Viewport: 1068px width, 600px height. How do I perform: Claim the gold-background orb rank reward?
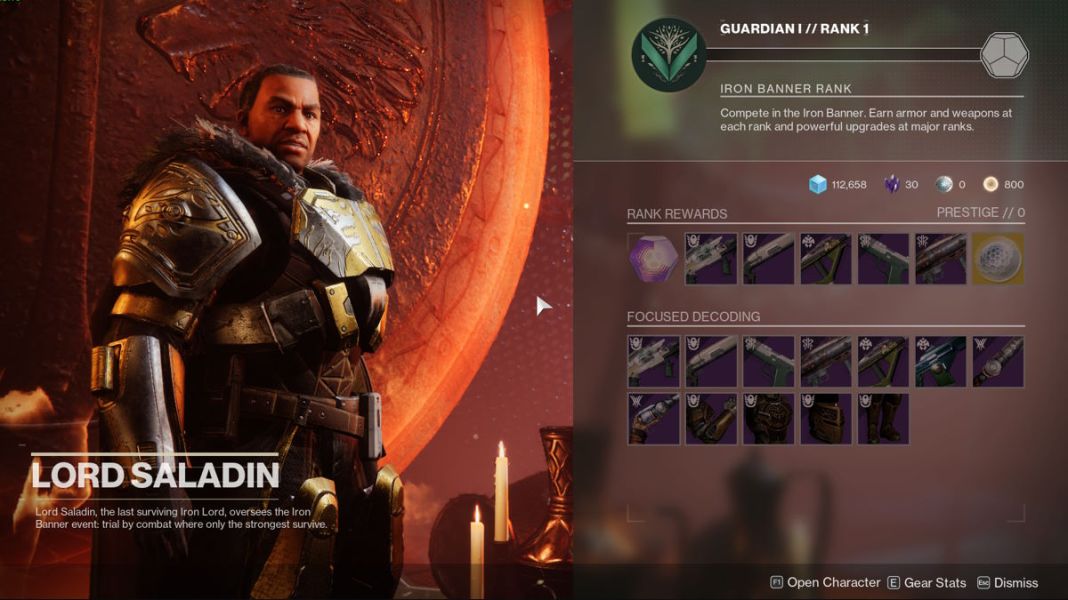pyautogui.click(x=998, y=259)
